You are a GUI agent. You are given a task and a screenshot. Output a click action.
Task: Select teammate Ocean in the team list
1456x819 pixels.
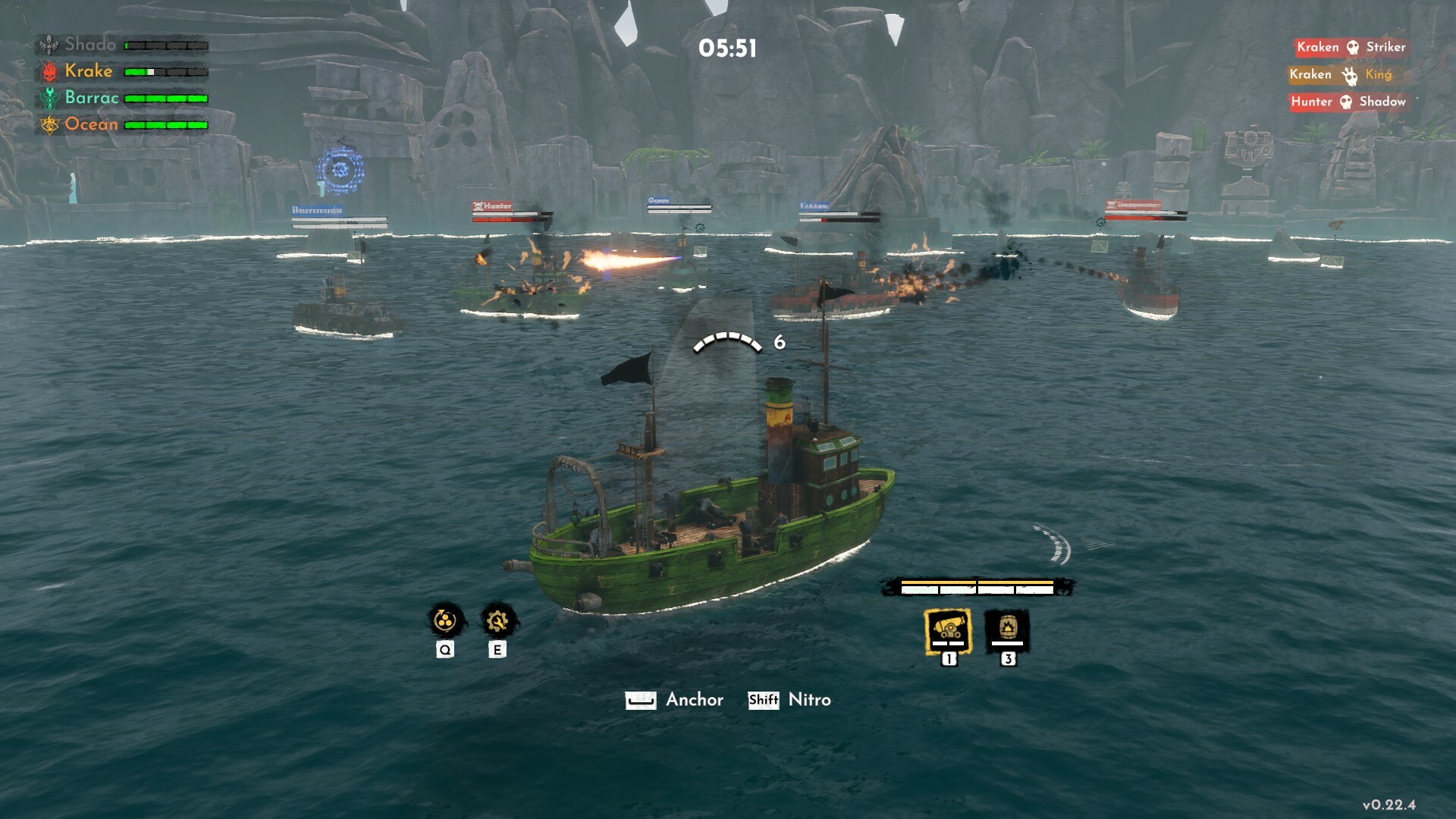pos(91,124)
